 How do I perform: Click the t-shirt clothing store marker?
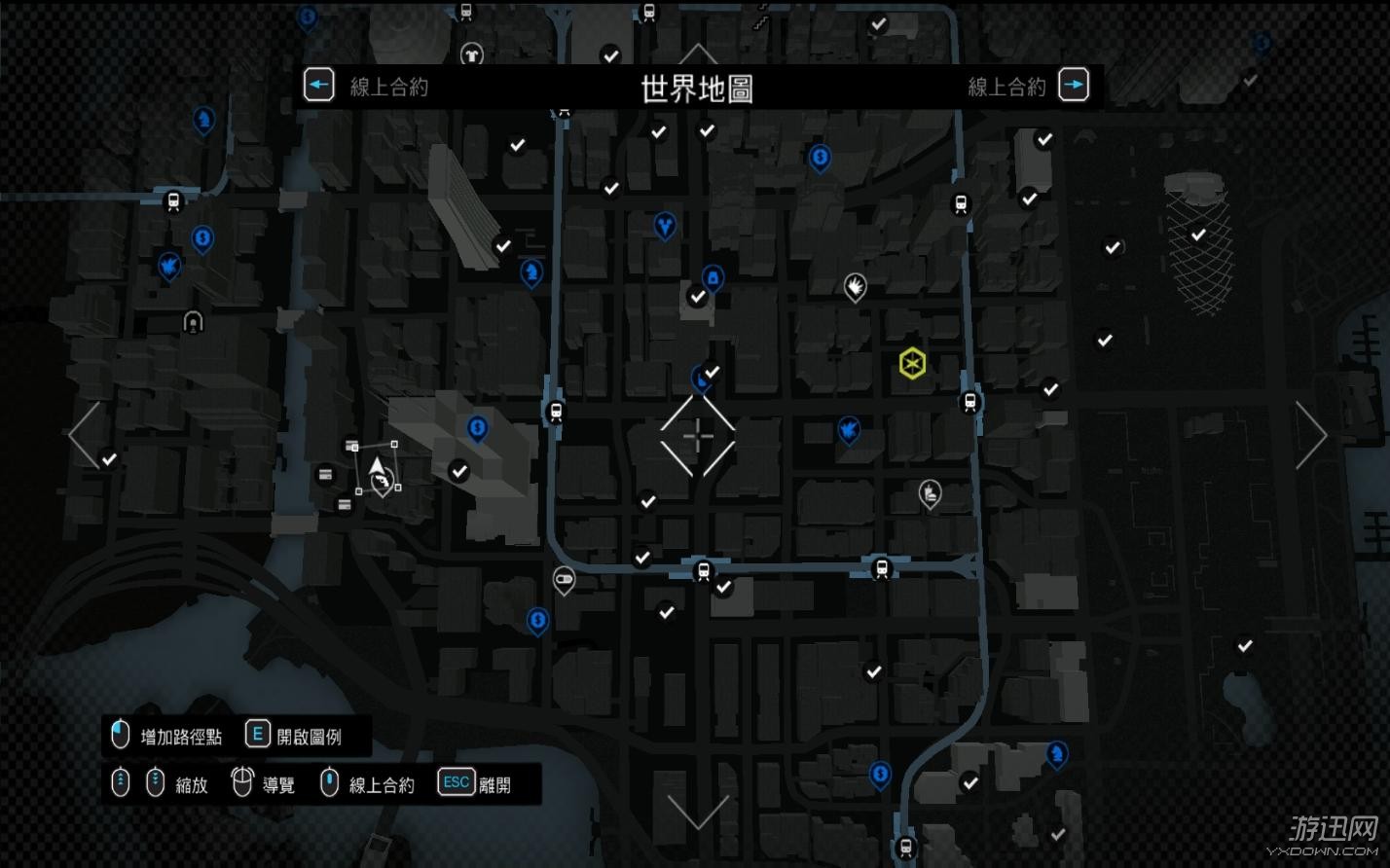click(472, 54)
